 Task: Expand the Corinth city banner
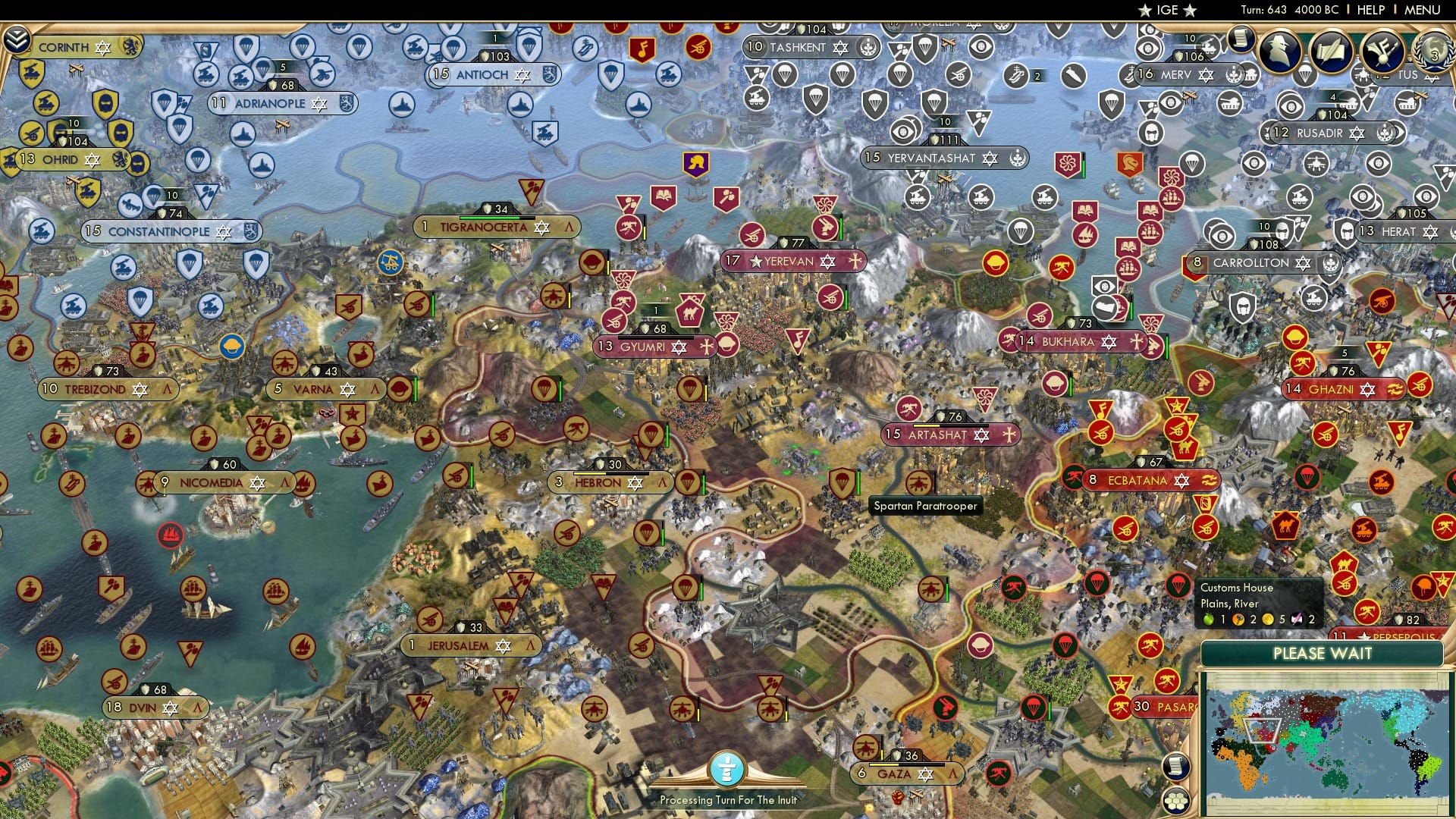click(x=72, y=46)
